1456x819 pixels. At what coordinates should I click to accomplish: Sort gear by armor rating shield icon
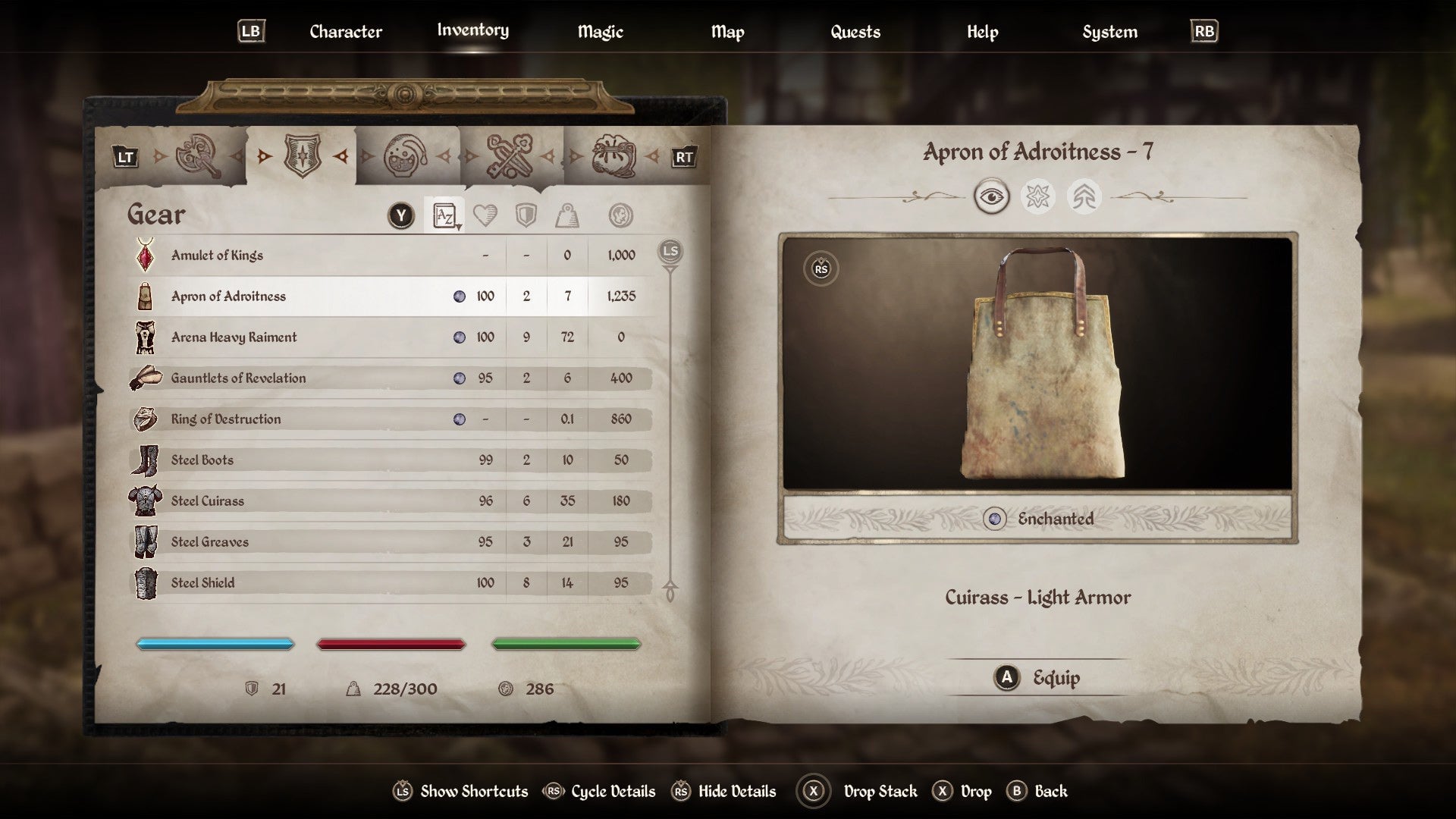526,215
